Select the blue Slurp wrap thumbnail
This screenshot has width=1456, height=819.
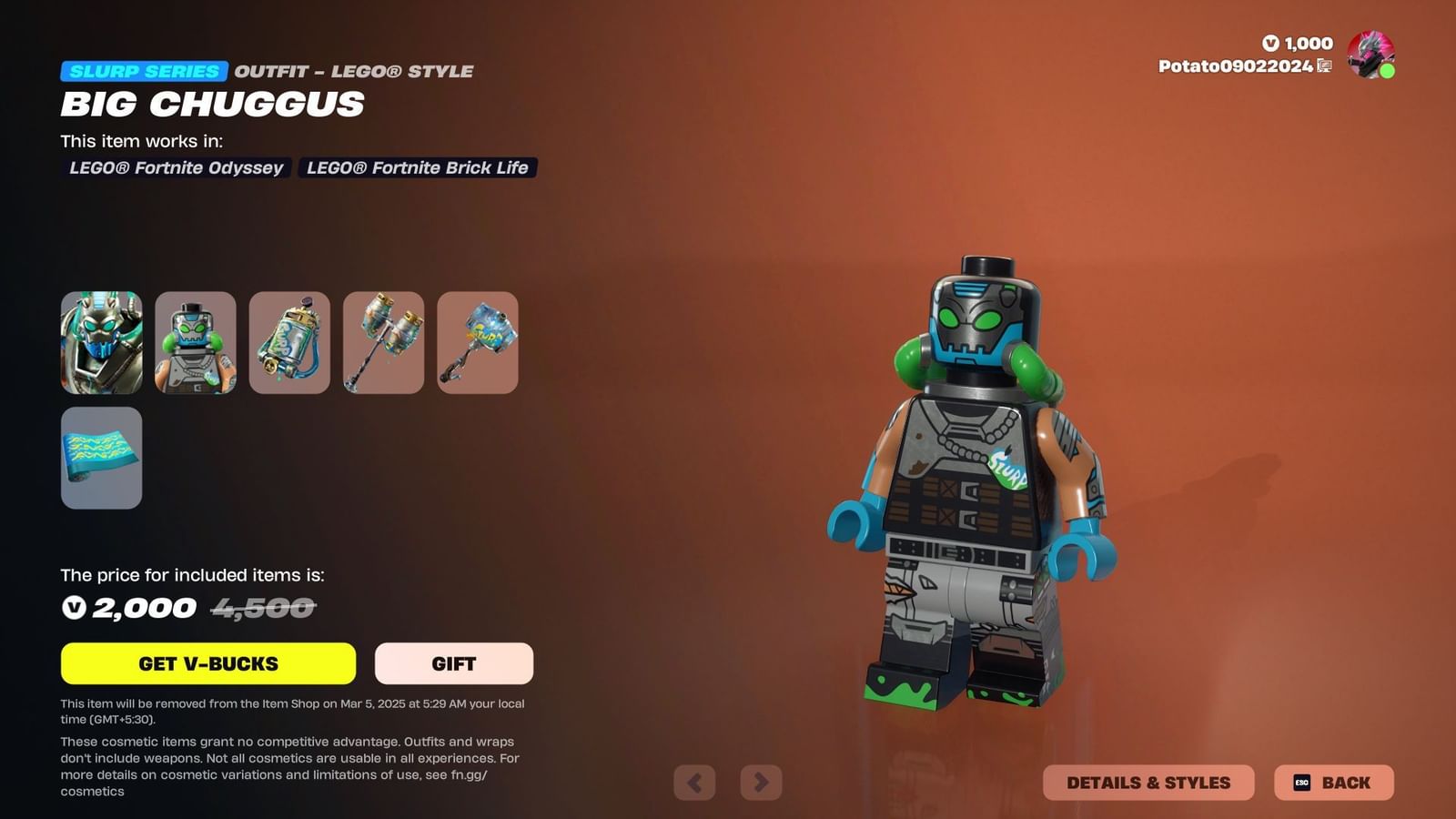tap(101, 459)
